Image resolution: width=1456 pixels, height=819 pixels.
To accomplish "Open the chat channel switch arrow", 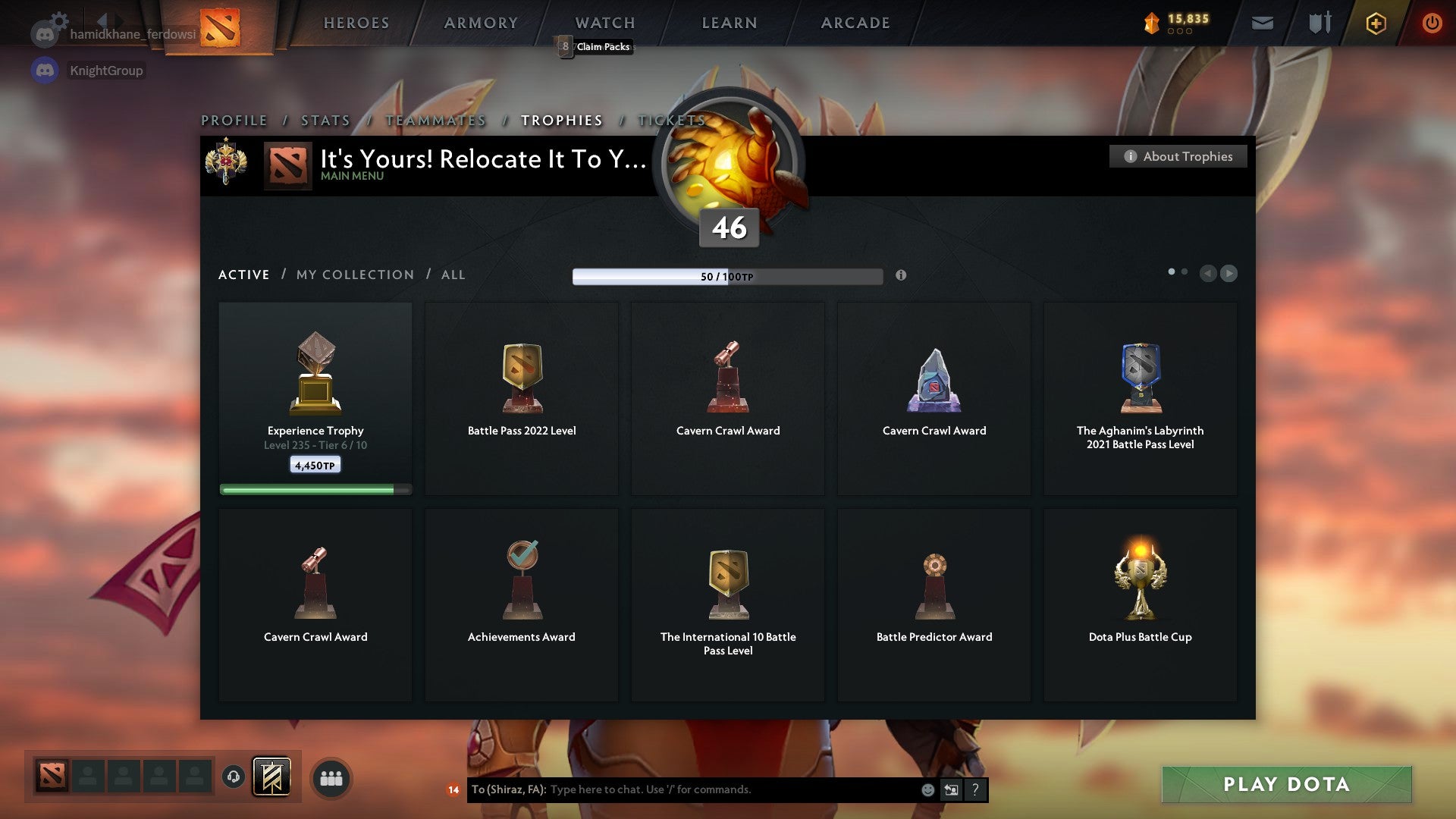I will [x=952, y=789].
